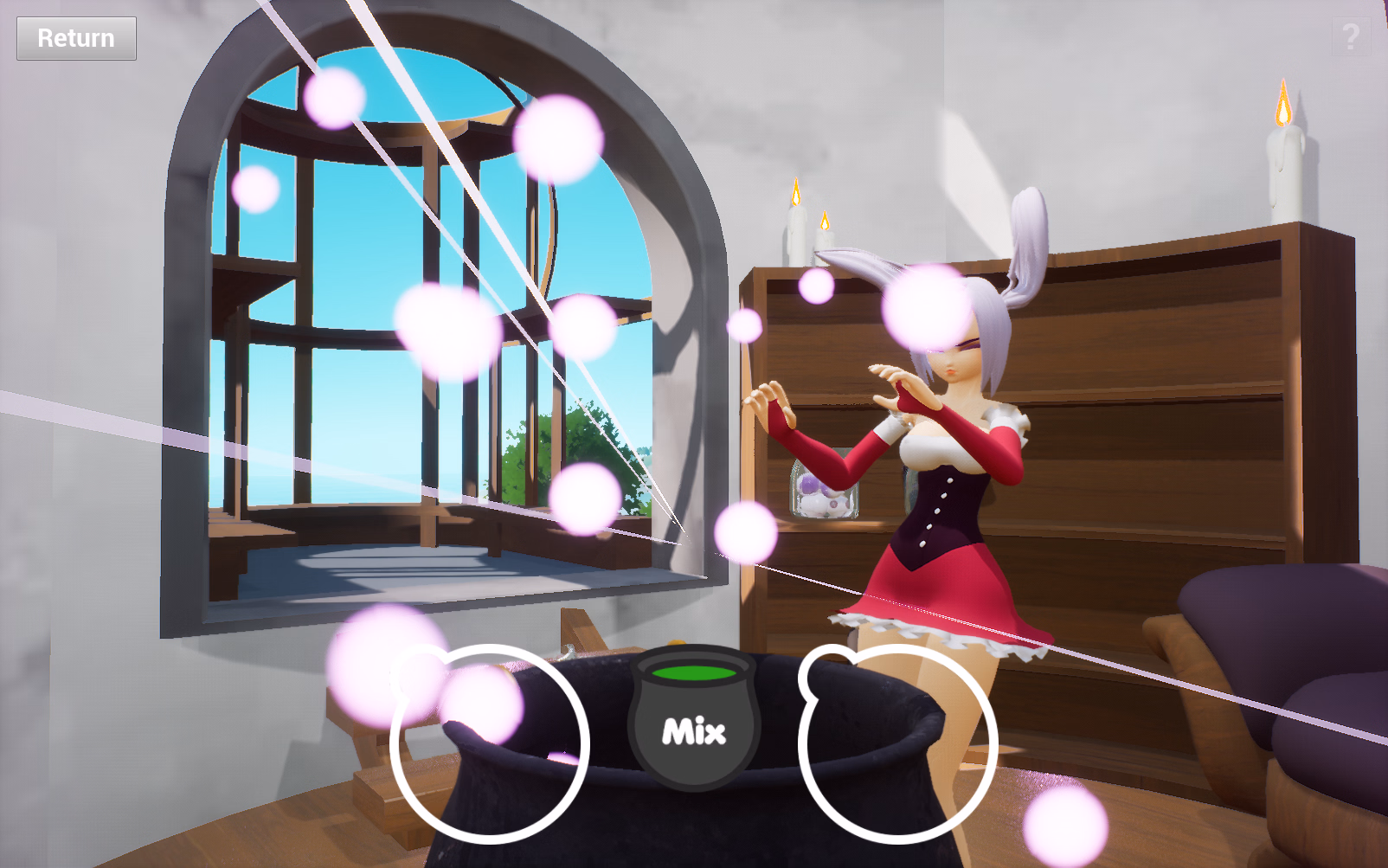
Task: Select the left bunny-shaped ingredient slot
Action: (x=488, y=738)
